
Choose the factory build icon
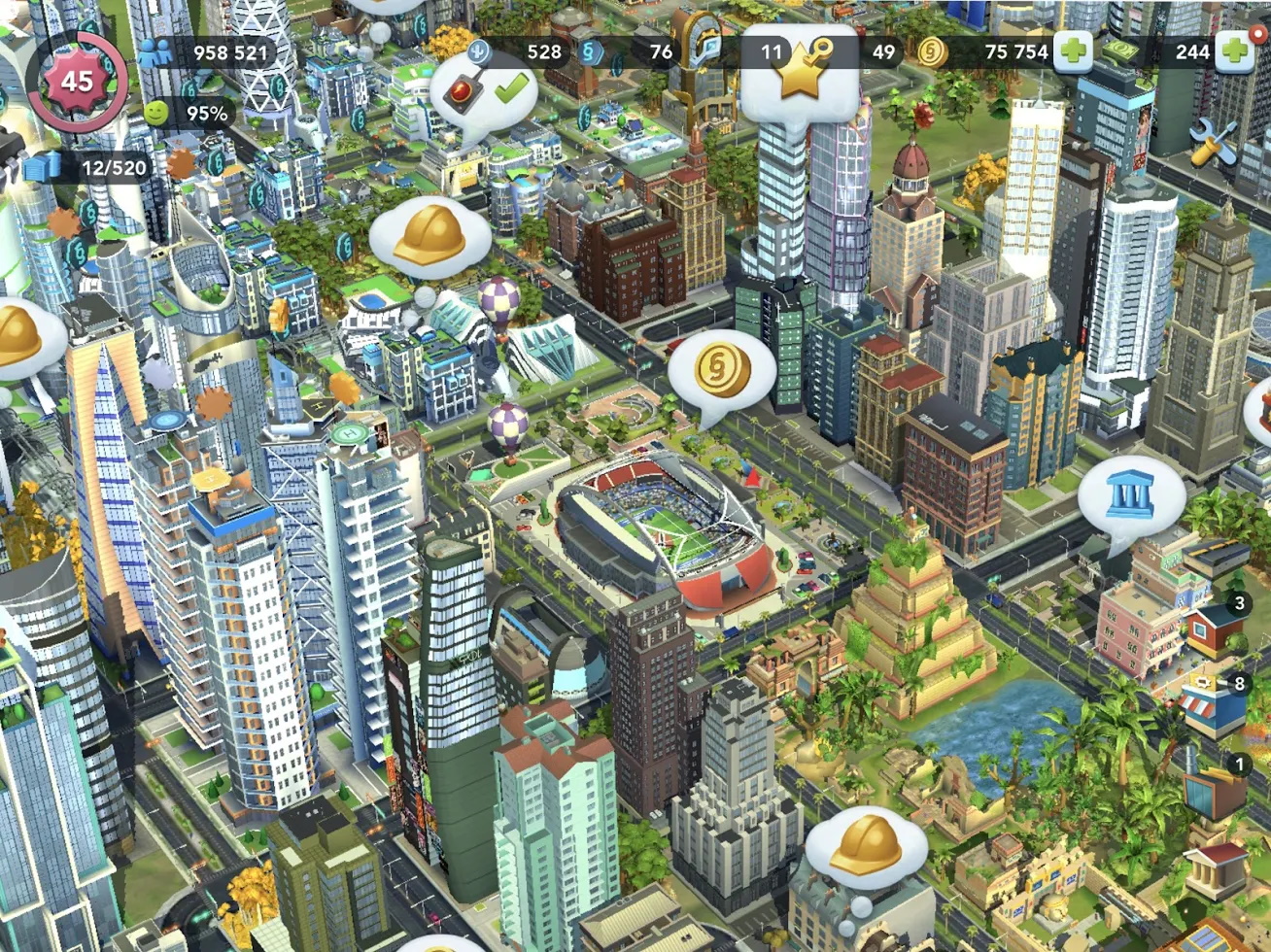point(1214,789)
